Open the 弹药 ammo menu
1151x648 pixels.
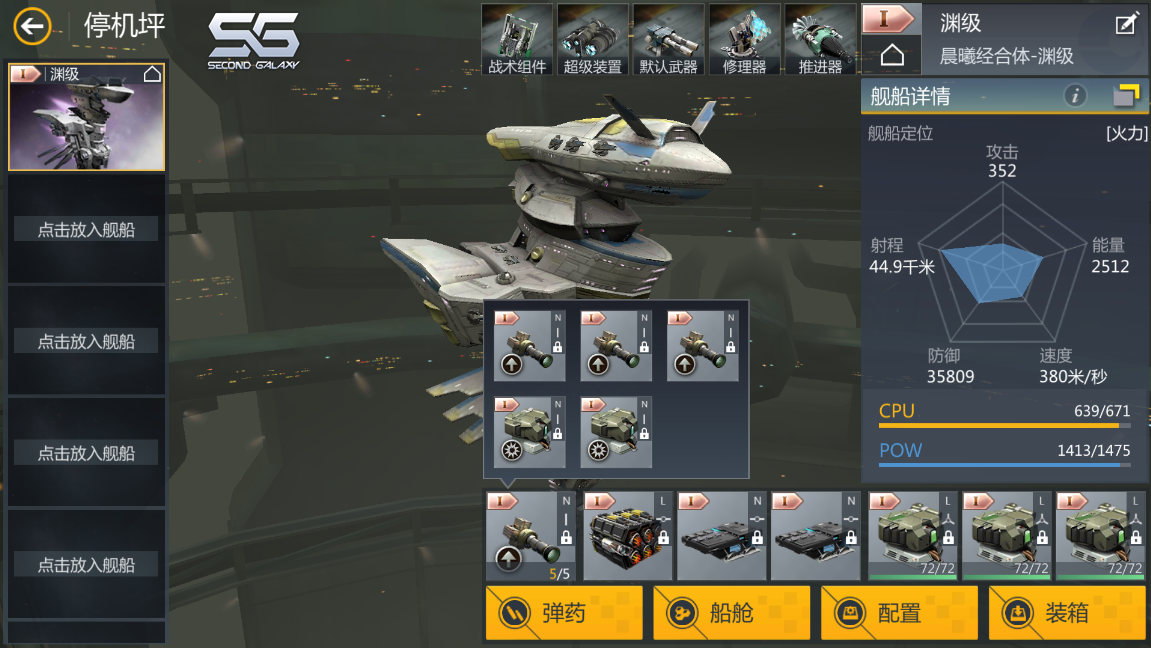coord(564,612)
